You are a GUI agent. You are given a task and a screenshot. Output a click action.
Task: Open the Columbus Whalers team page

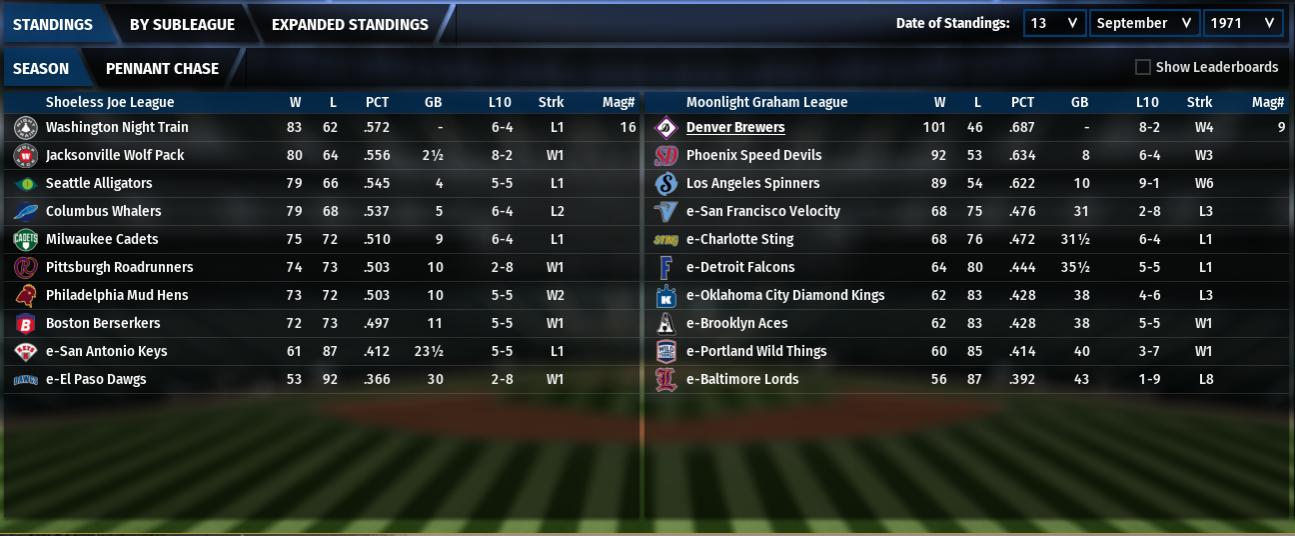click(103, 211)
